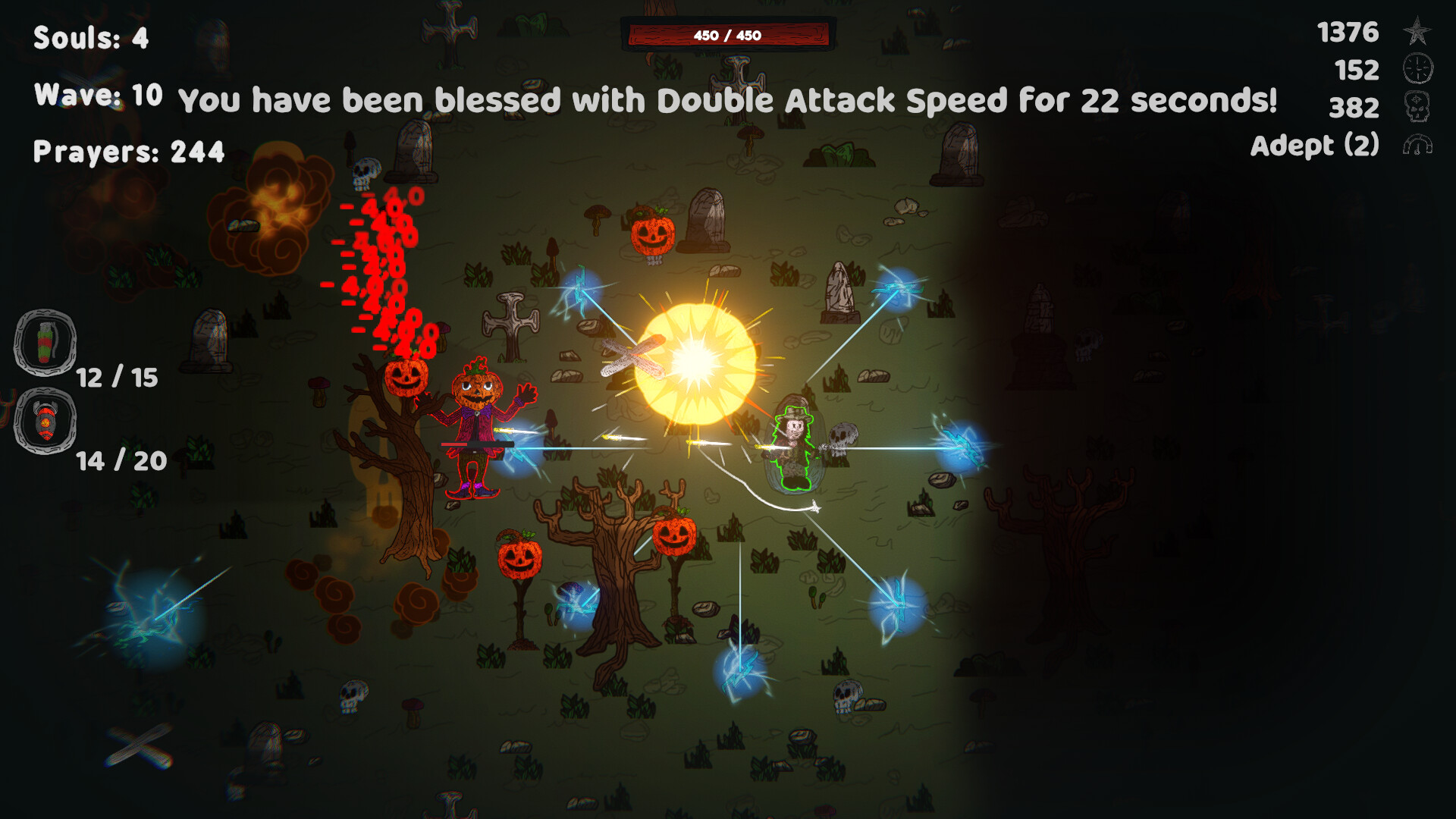Click the red 450 / 450 health bar
Screen dimensions: 1456x819
click(730, 33)
